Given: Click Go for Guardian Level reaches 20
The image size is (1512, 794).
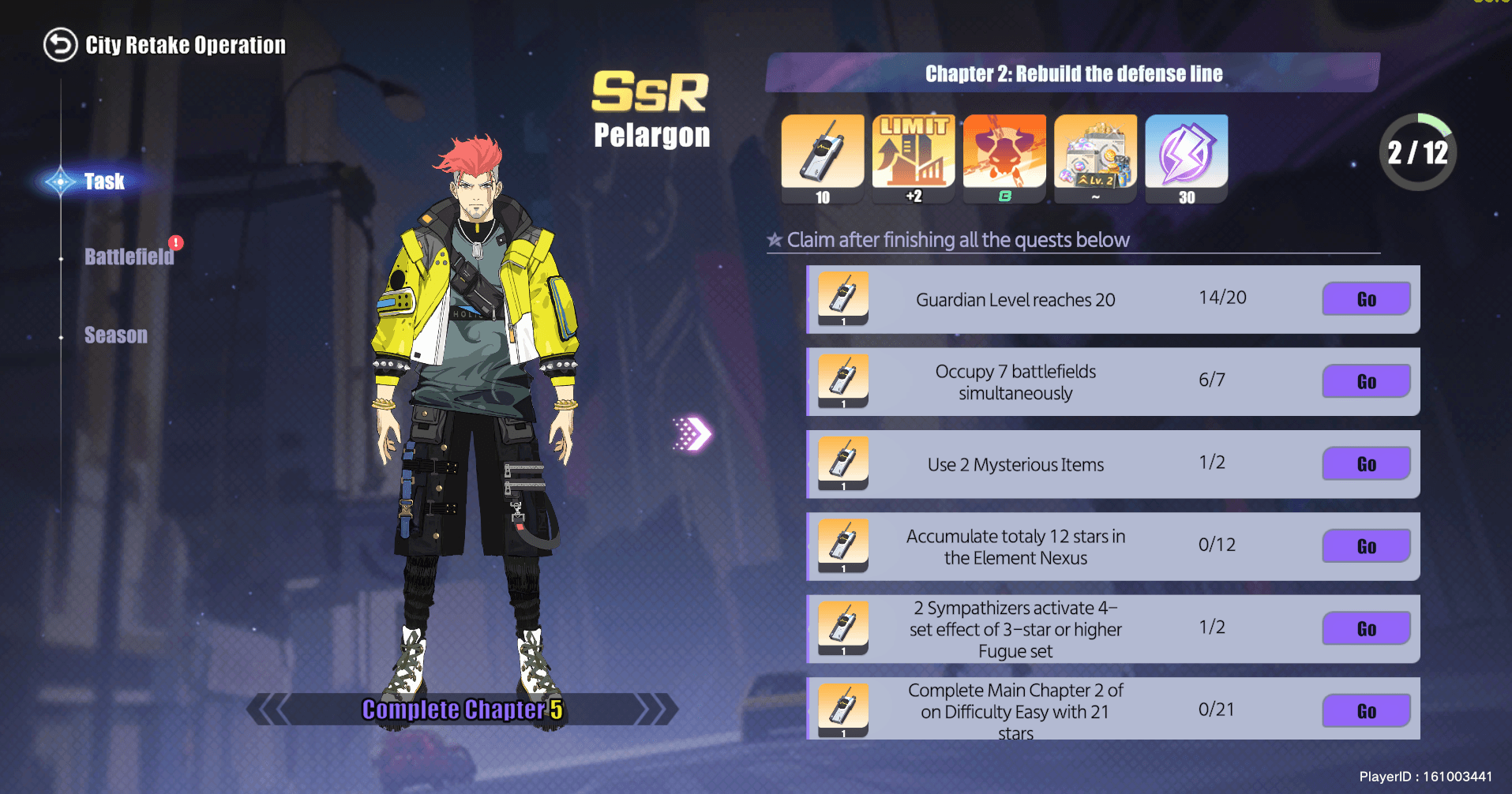Looking at the screenshot, I should [1365, 299].
